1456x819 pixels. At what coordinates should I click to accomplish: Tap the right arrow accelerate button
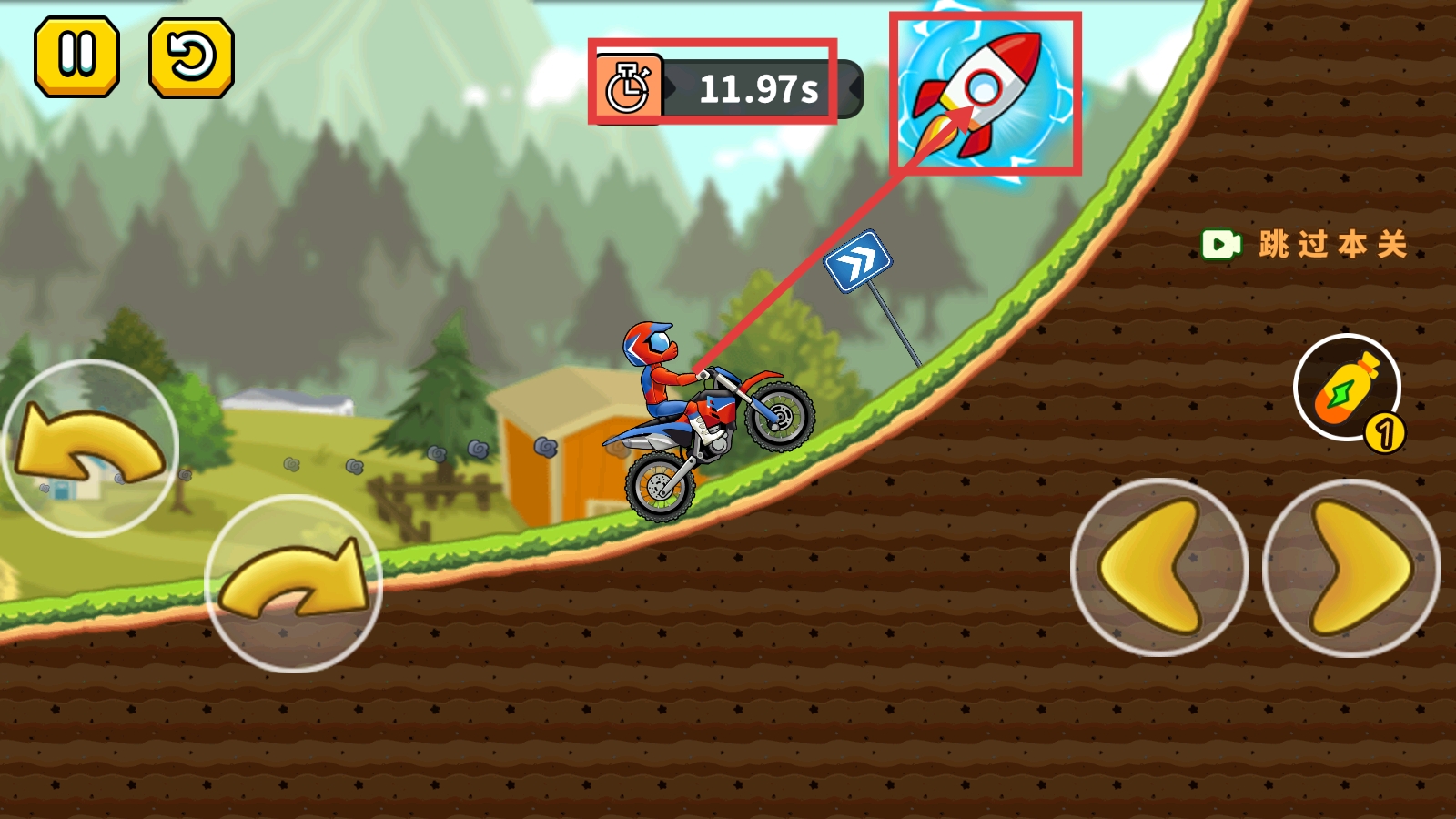[x=1351, y=568]
